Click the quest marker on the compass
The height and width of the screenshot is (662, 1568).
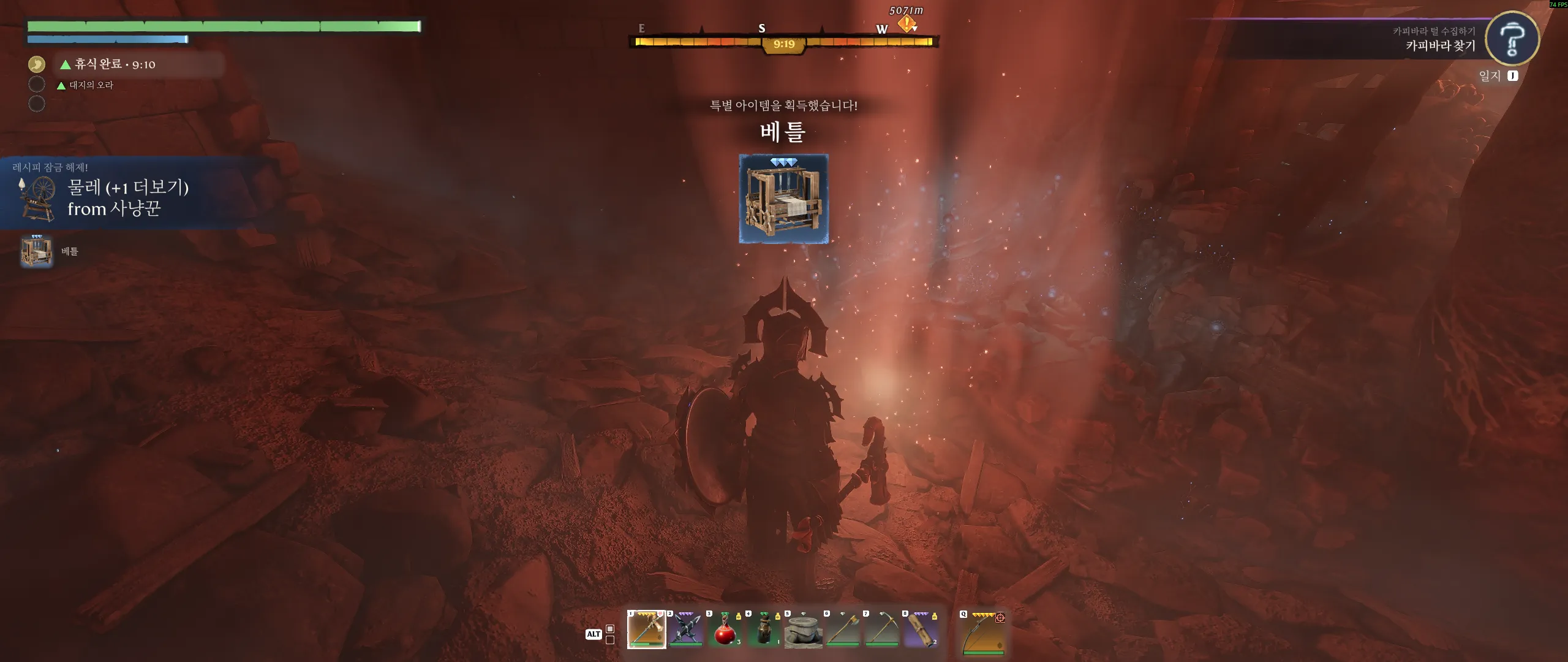click(907, 24)
